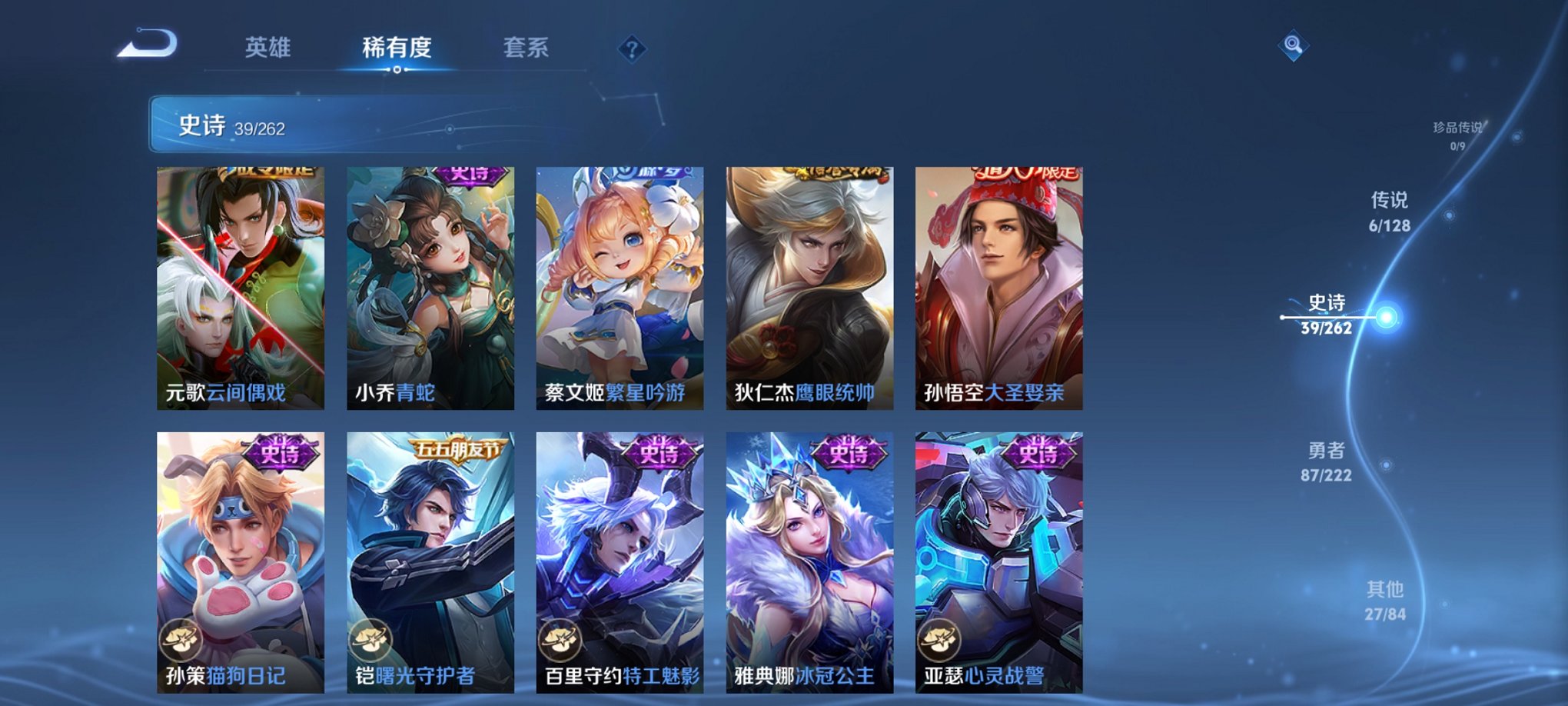Switch to the 英雄 tab

tap(267, 48)
